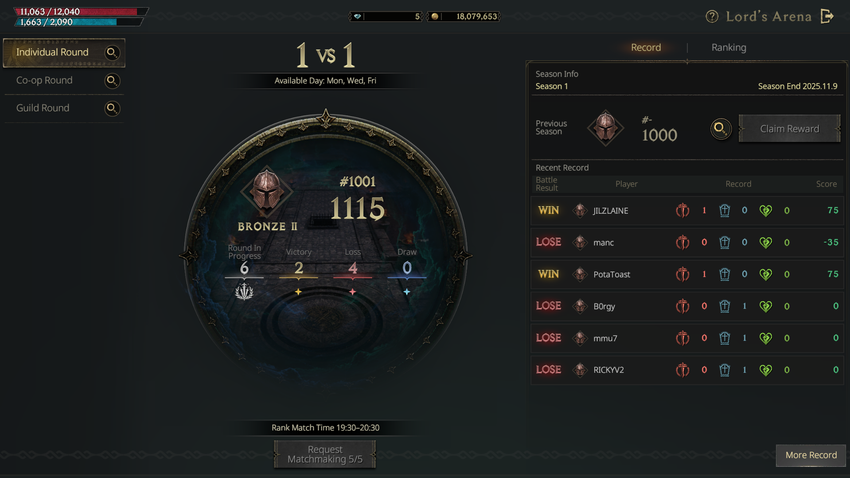Choose the Guild Round mode
850x478 pixels.
point(43,108)
